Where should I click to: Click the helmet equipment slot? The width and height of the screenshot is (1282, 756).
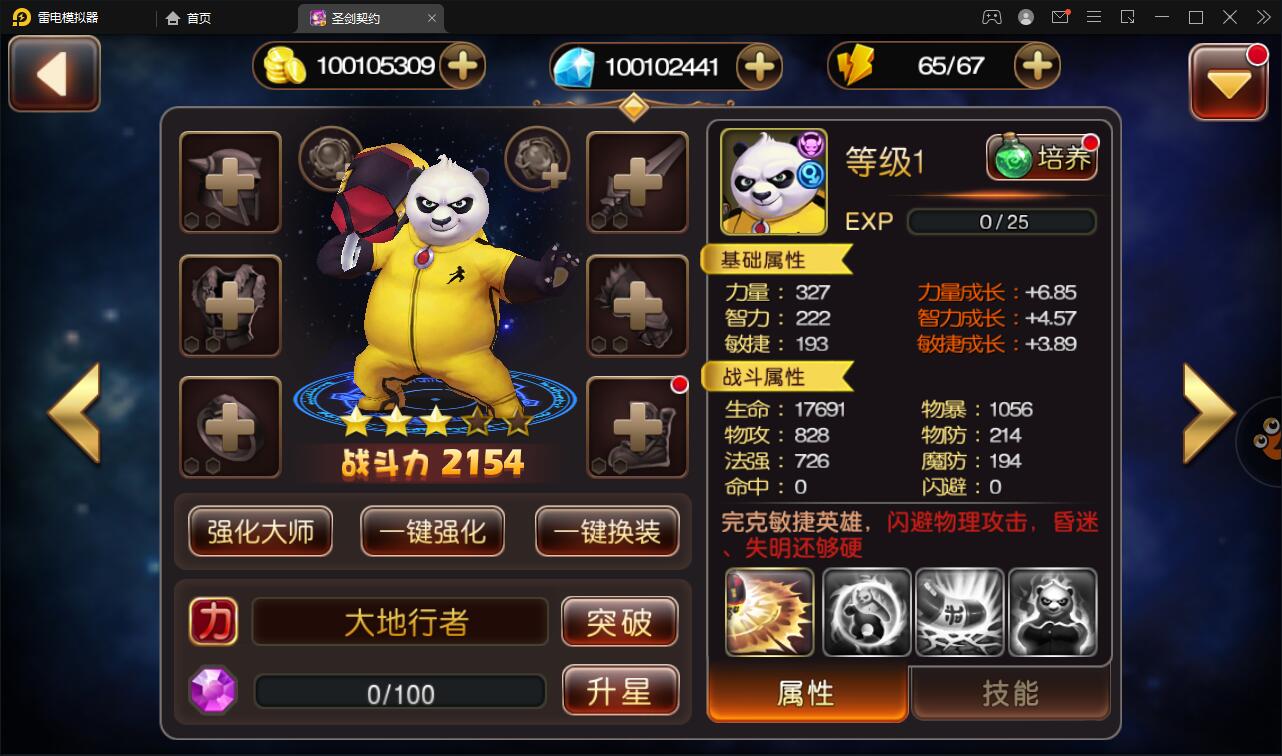[x=230, y=183]
